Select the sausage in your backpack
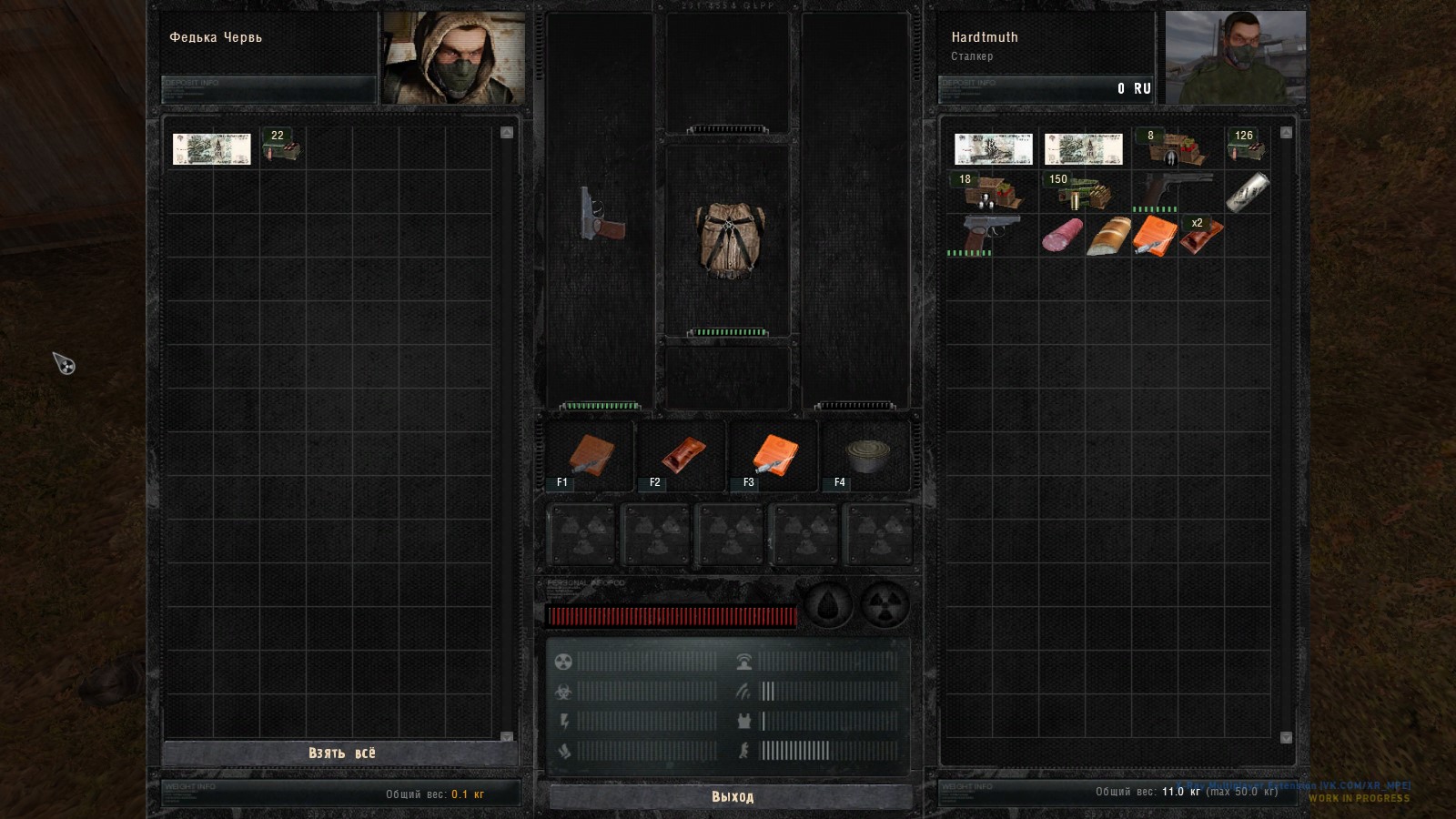This screenshot has width=1456, height=819. click(x=1061, y=236)
